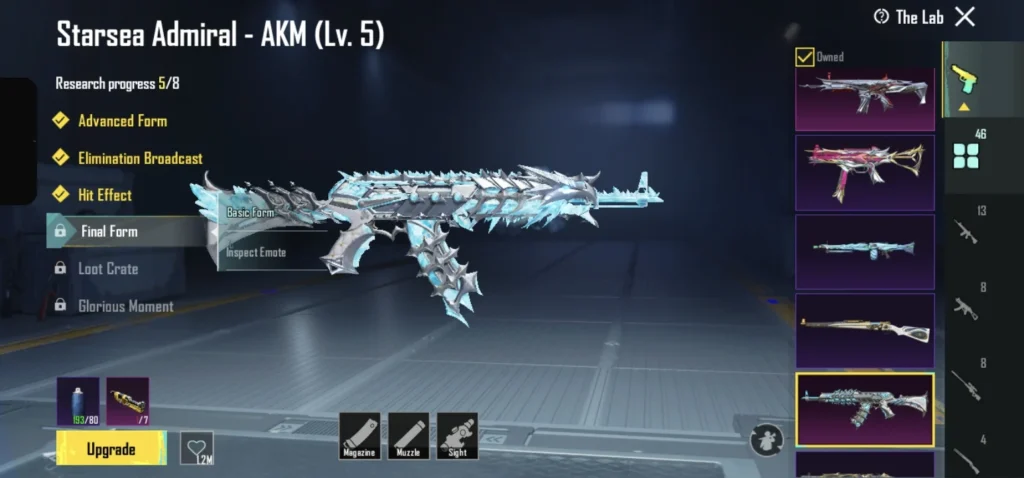The width and height of the screenshot is (1024, 478).
Task: Toggle the Owned filter checkbox
Action: [x=804, y=57]
